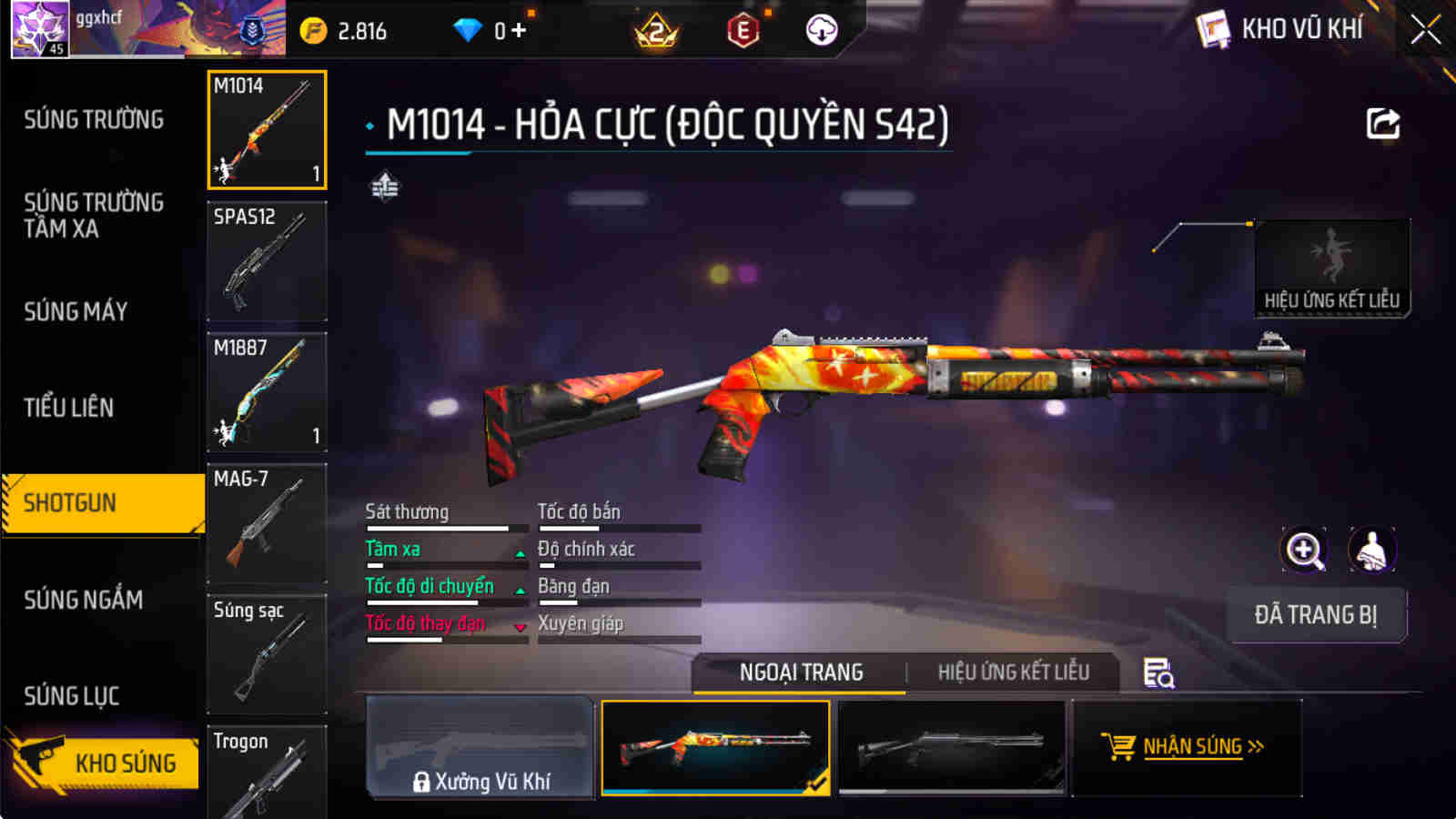Click the plus next to the diamond balance
1456x819 pixels.
point(517,29)
